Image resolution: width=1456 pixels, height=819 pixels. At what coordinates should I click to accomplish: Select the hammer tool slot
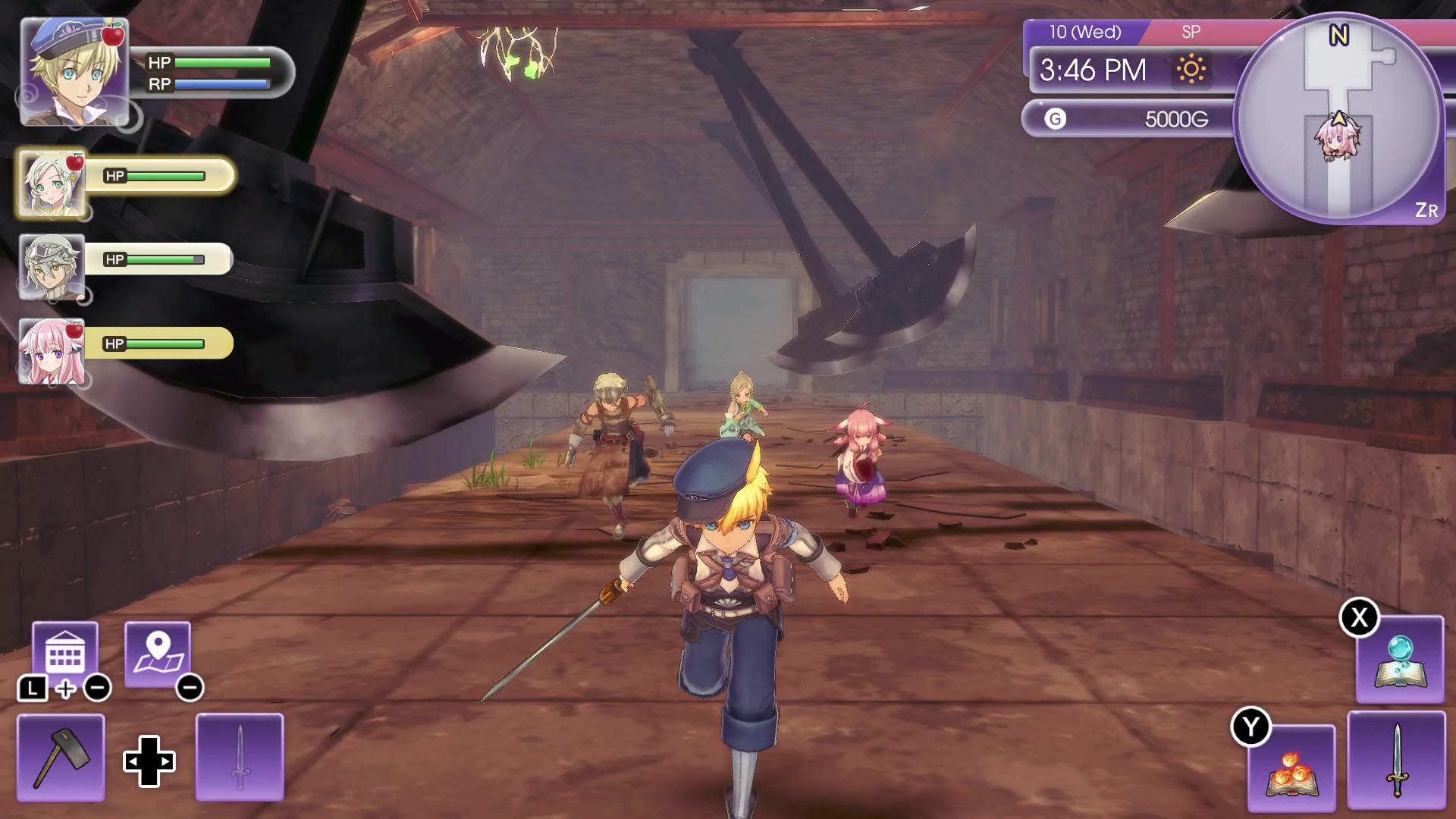[61, 757]
